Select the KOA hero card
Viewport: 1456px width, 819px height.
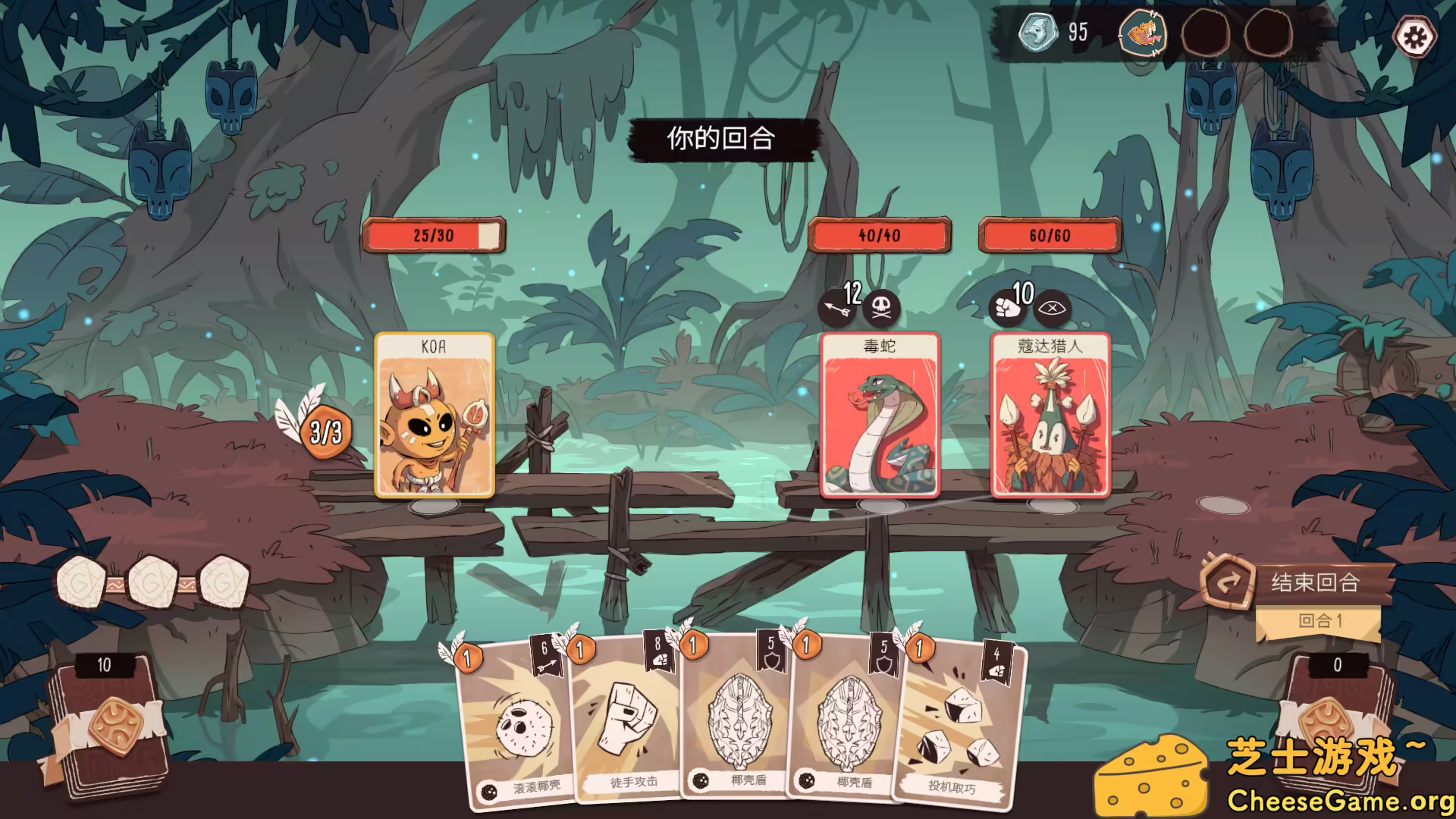435,416
